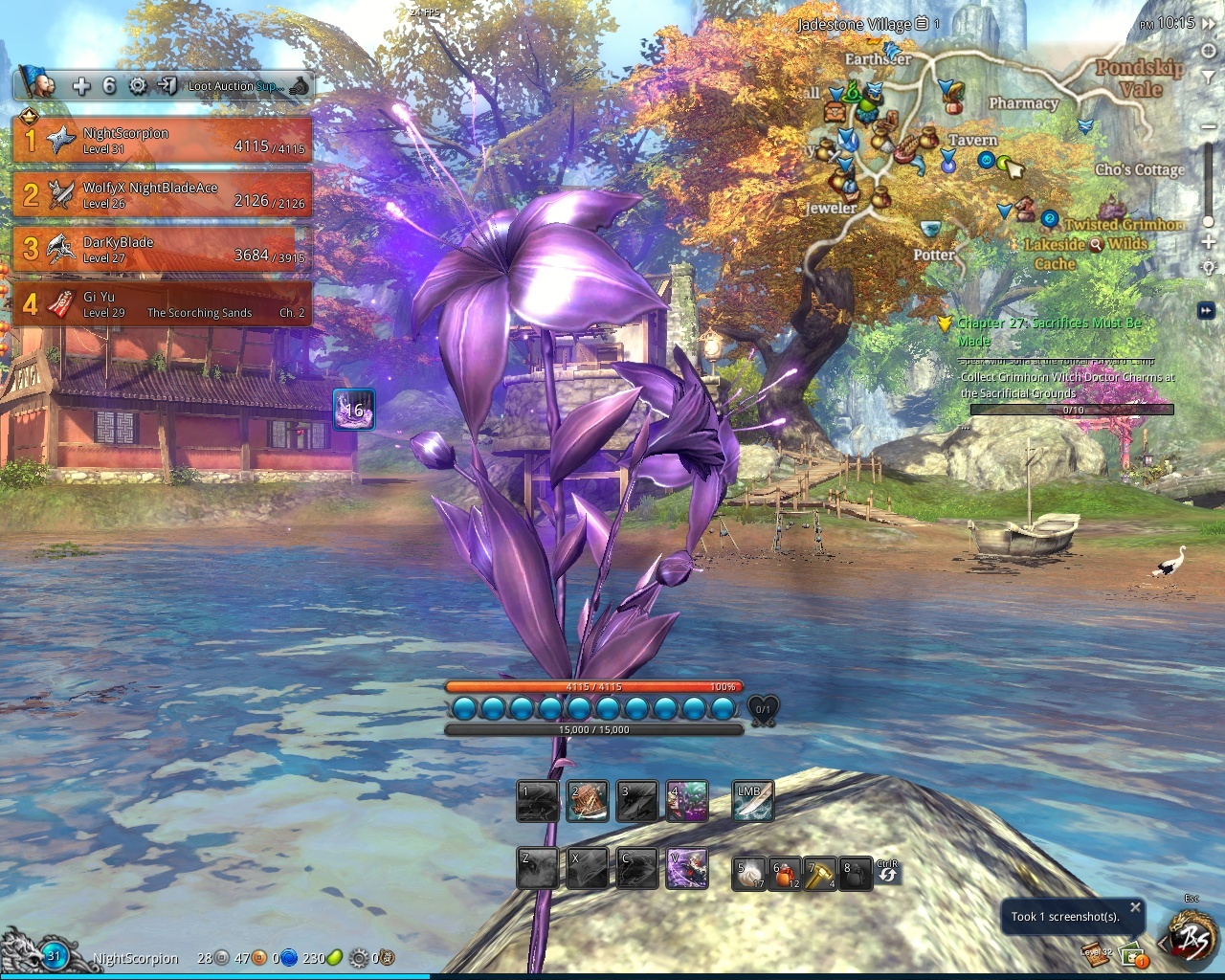Click the quickslot swap arrows button
The image size is (1225, 980).
click(887, 874)
